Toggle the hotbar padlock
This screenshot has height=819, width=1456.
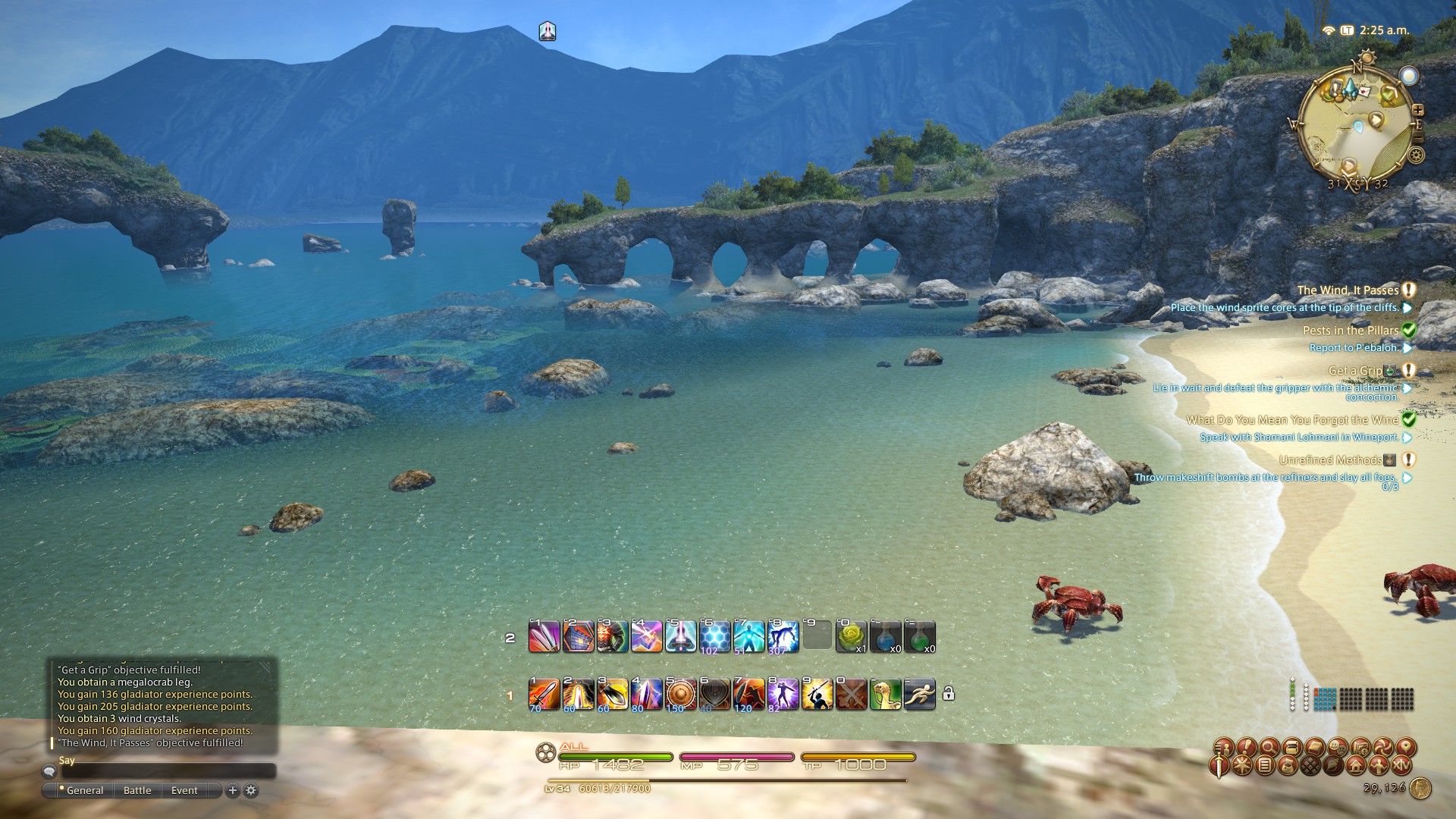point(948,694)
